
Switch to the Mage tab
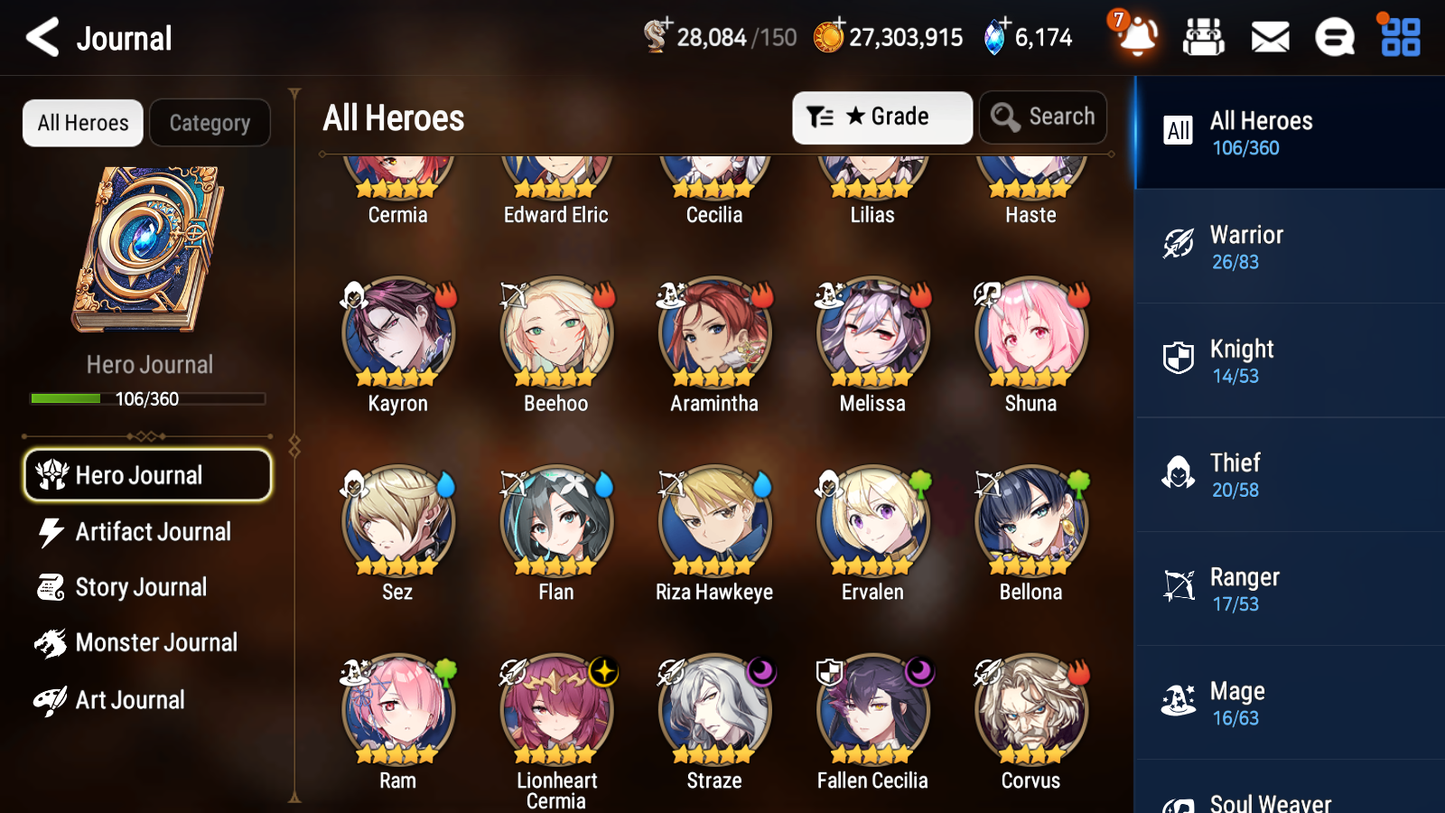[x=1289, y=702]
